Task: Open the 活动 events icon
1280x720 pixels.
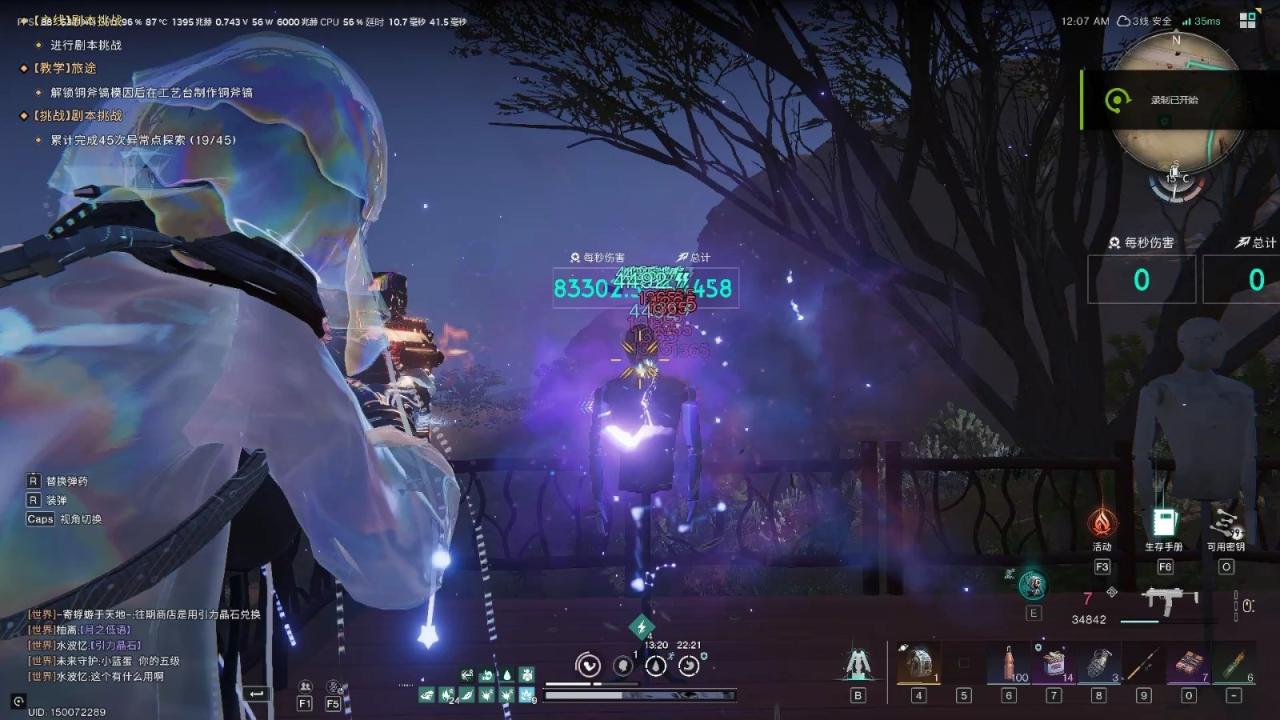Action: pyautogui.click(x=1102, y=523)
